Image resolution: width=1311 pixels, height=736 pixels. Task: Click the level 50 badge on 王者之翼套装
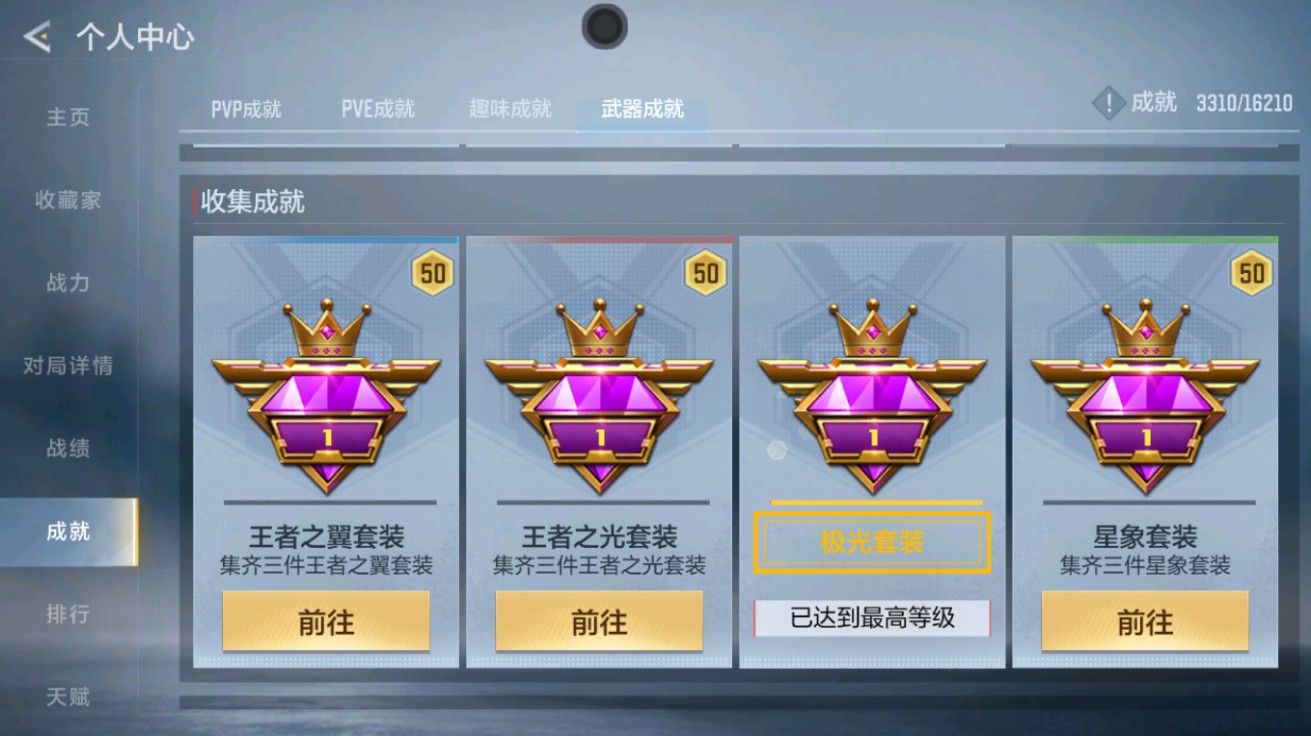[432, 270]
